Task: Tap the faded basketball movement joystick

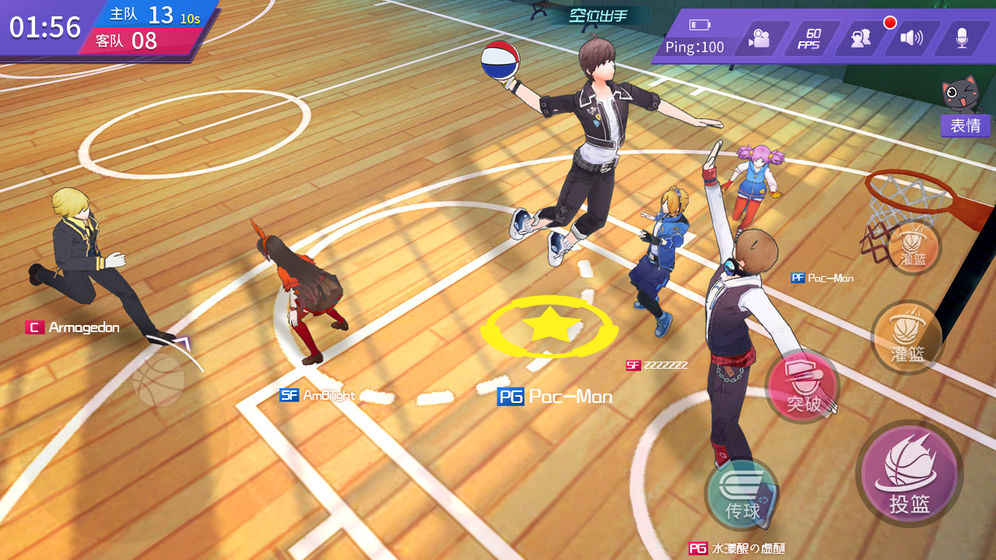Action: (160, 381)
